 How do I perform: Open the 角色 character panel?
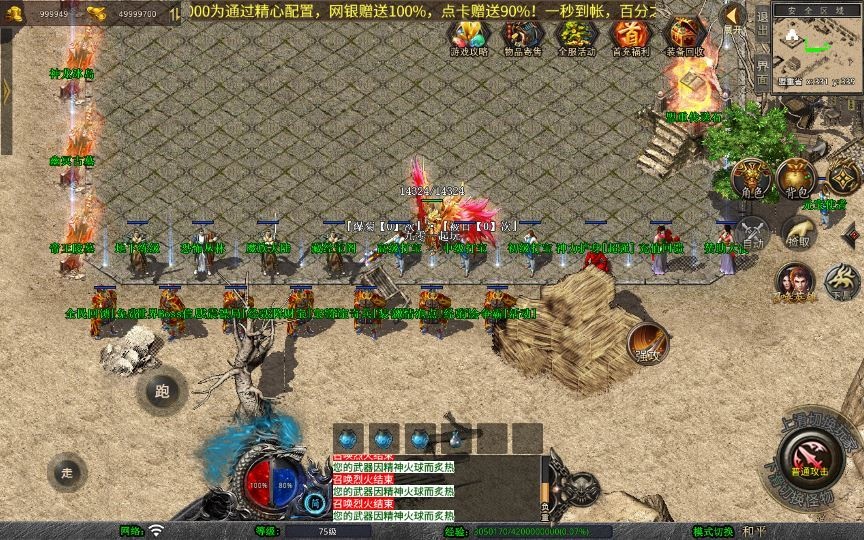point(751,179)
